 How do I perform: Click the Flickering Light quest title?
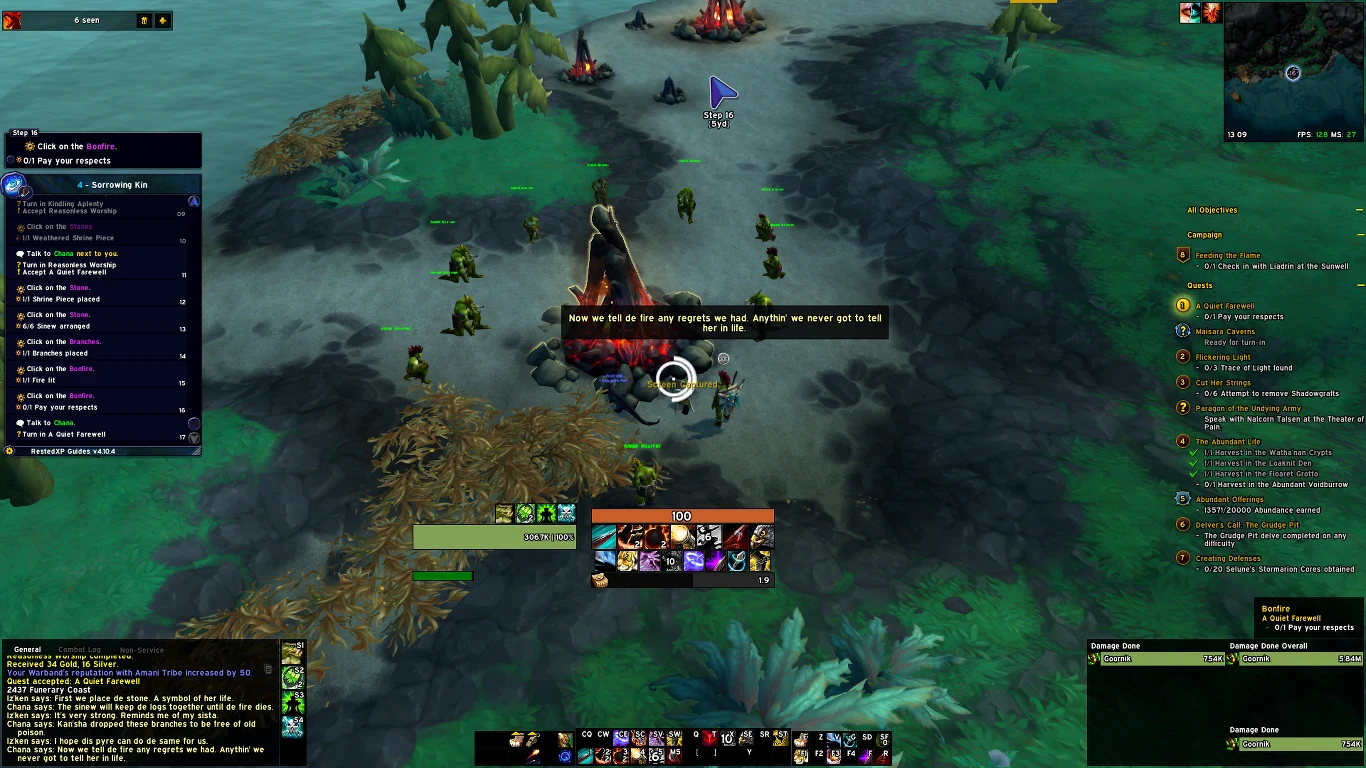(x=1222, y=357)
